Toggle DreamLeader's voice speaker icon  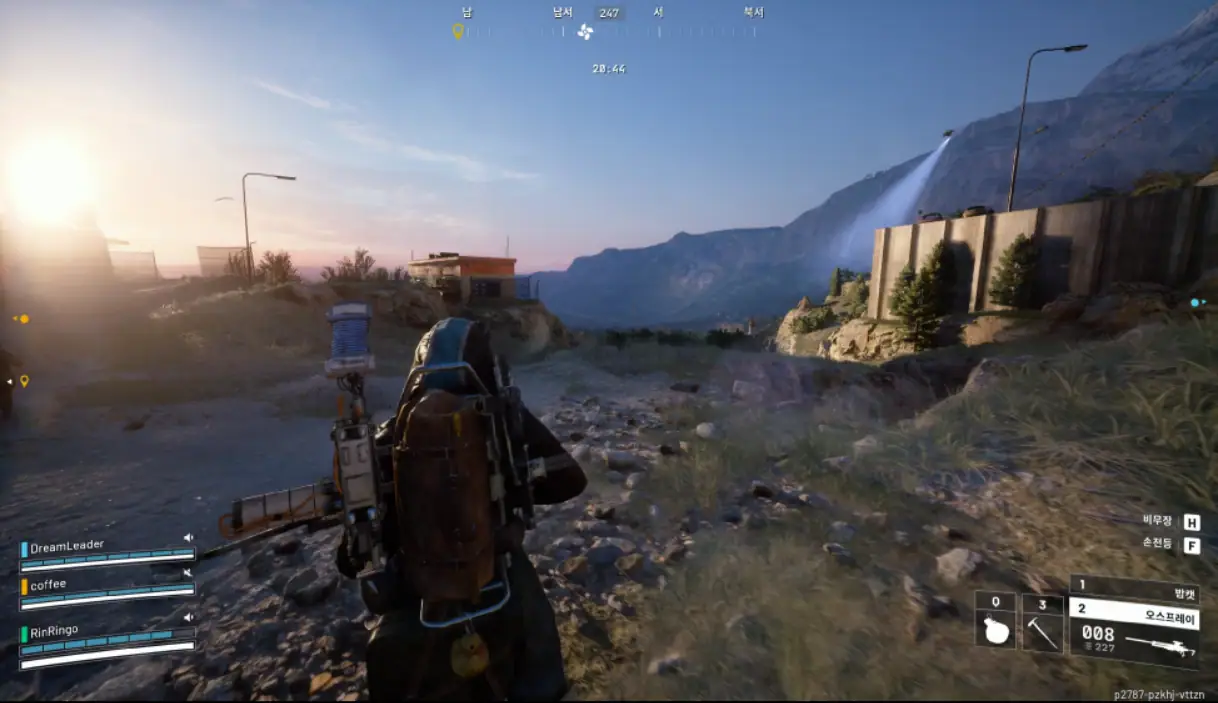pyautogui.click(x=188, y=538)
